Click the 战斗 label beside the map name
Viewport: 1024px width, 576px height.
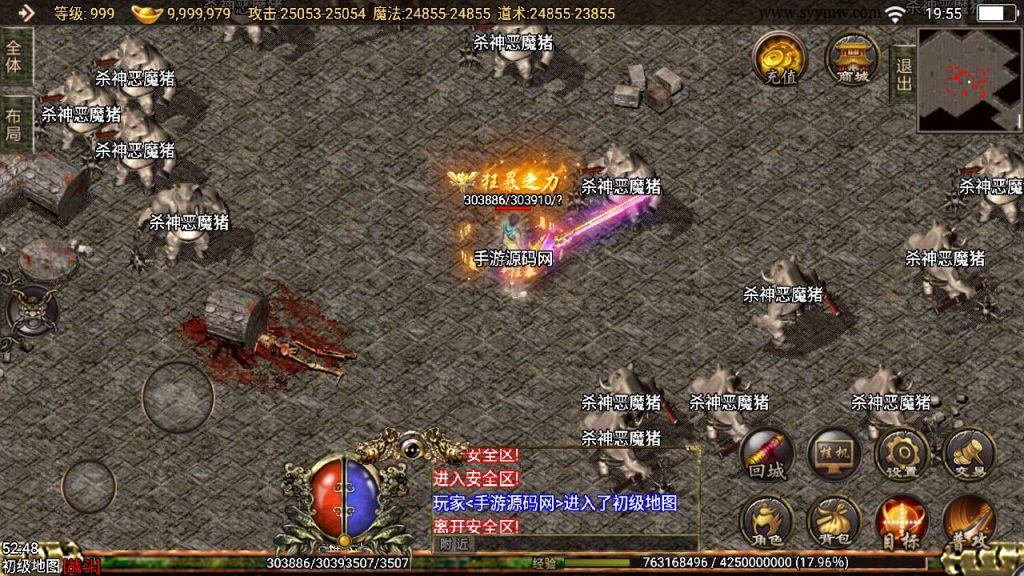[x=82, y=566]
